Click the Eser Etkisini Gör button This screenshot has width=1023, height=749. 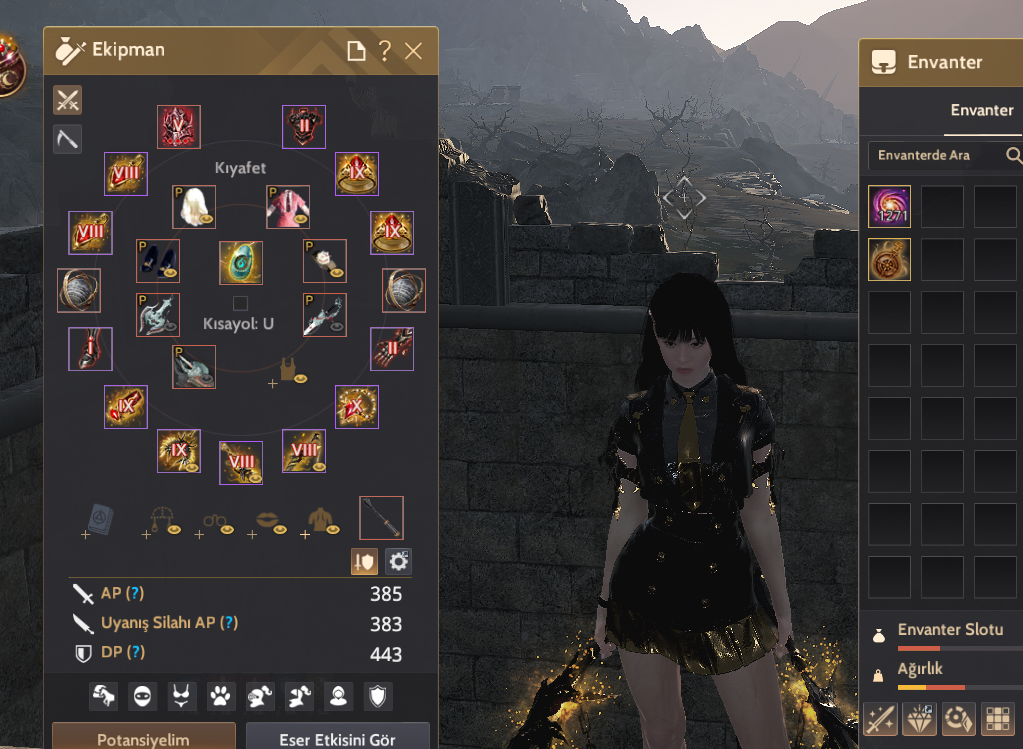[x=338, y=739]
